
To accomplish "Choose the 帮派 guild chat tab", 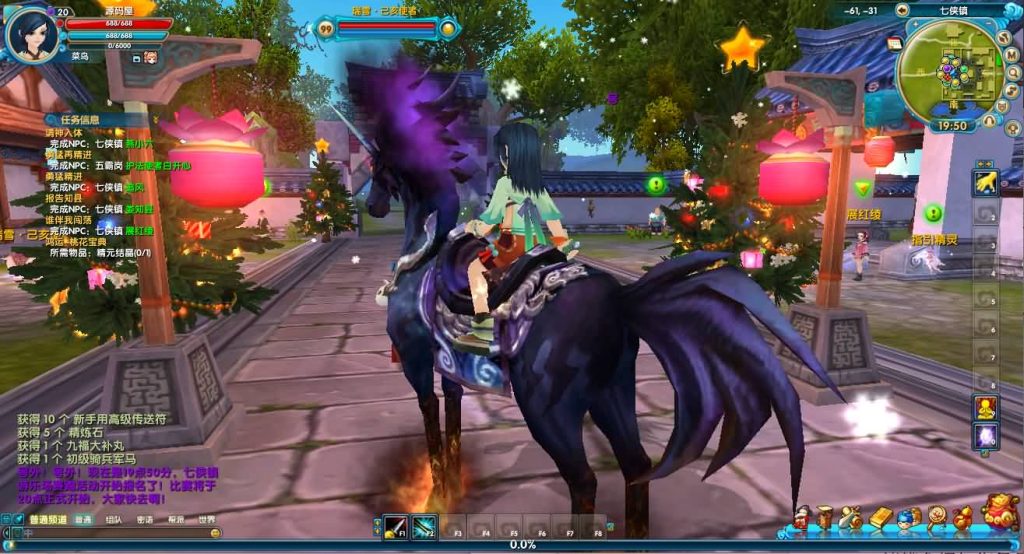I will coord(176,520).
